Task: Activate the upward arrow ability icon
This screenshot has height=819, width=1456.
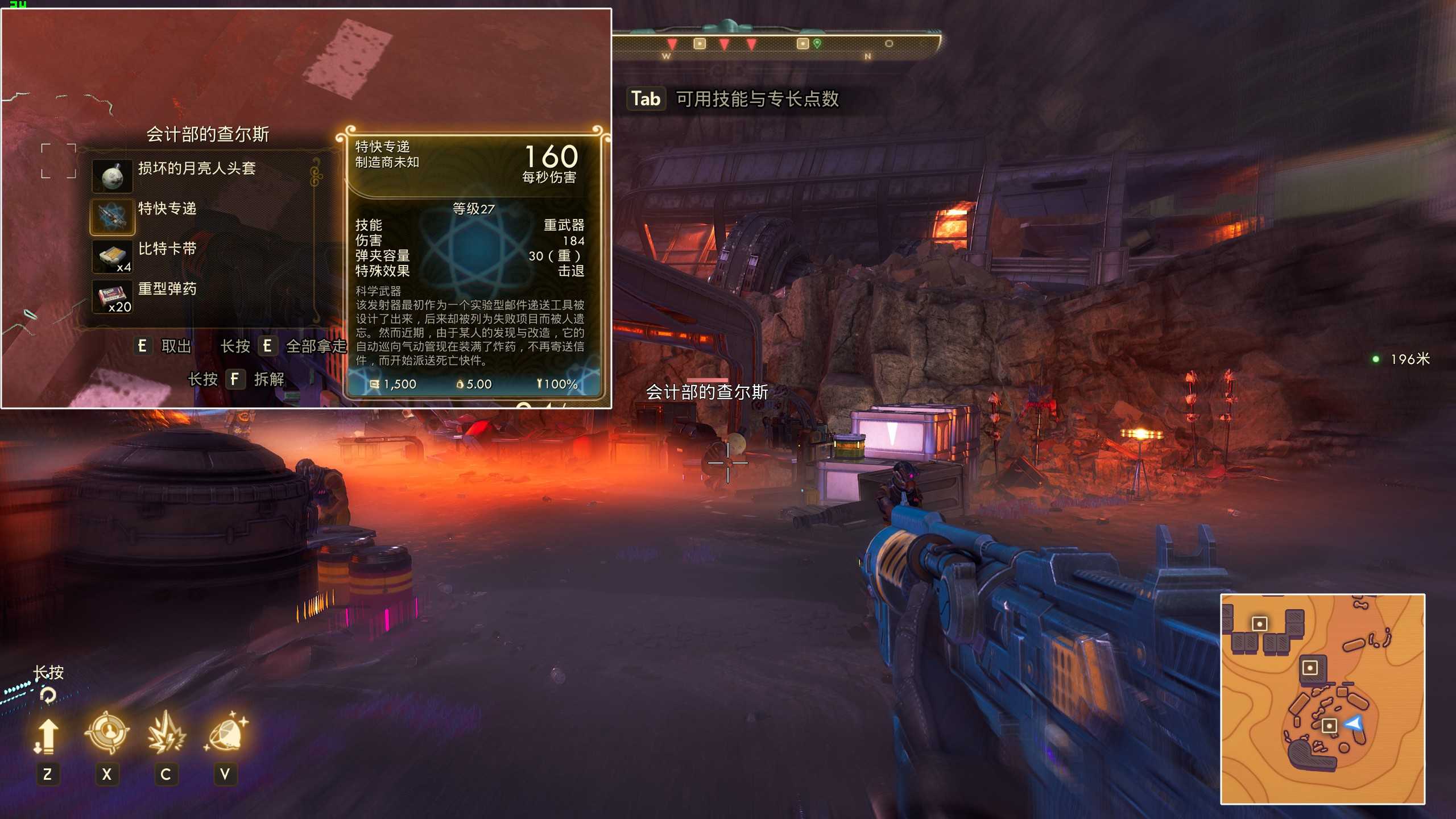Action: [x=47, y=735]
